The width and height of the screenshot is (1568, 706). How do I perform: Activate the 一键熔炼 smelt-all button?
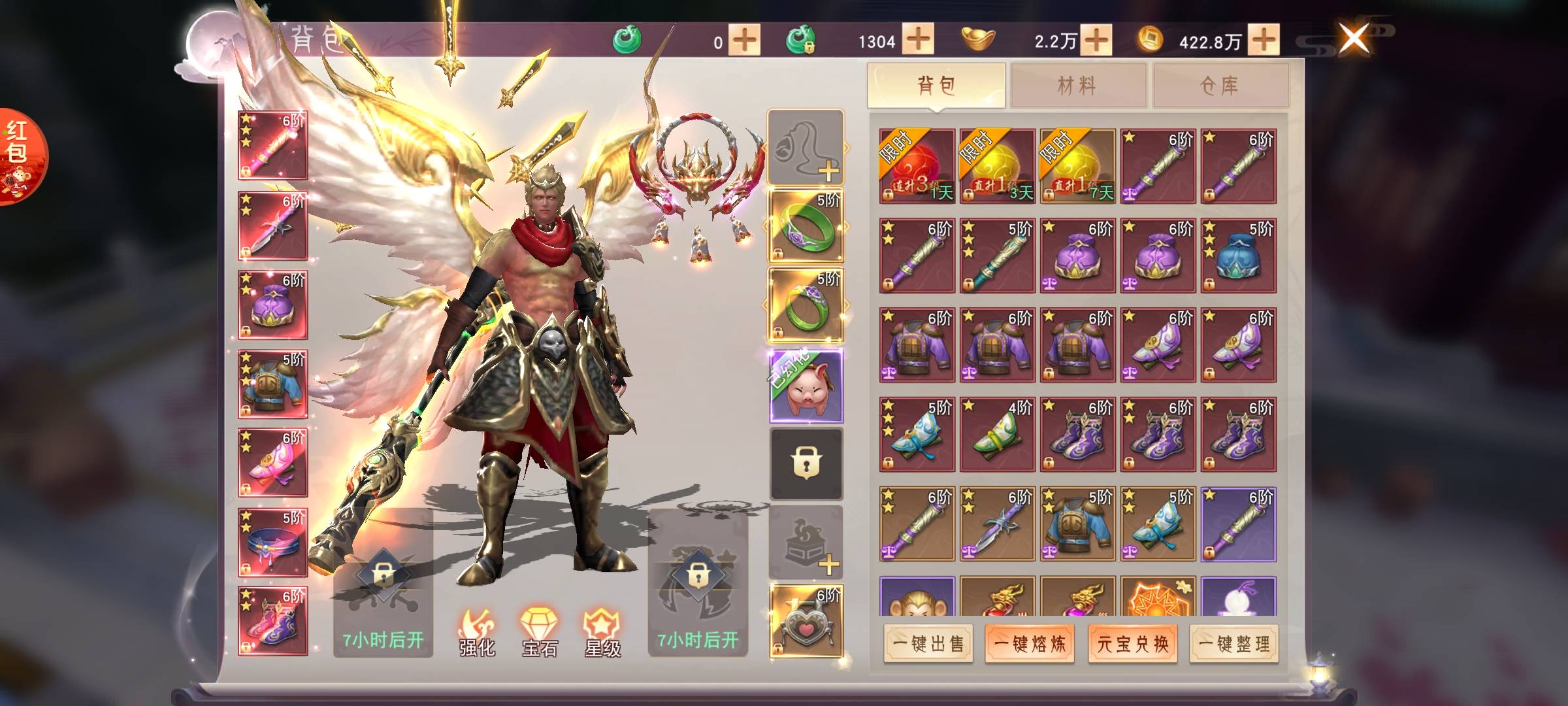tap(1030, 644)
